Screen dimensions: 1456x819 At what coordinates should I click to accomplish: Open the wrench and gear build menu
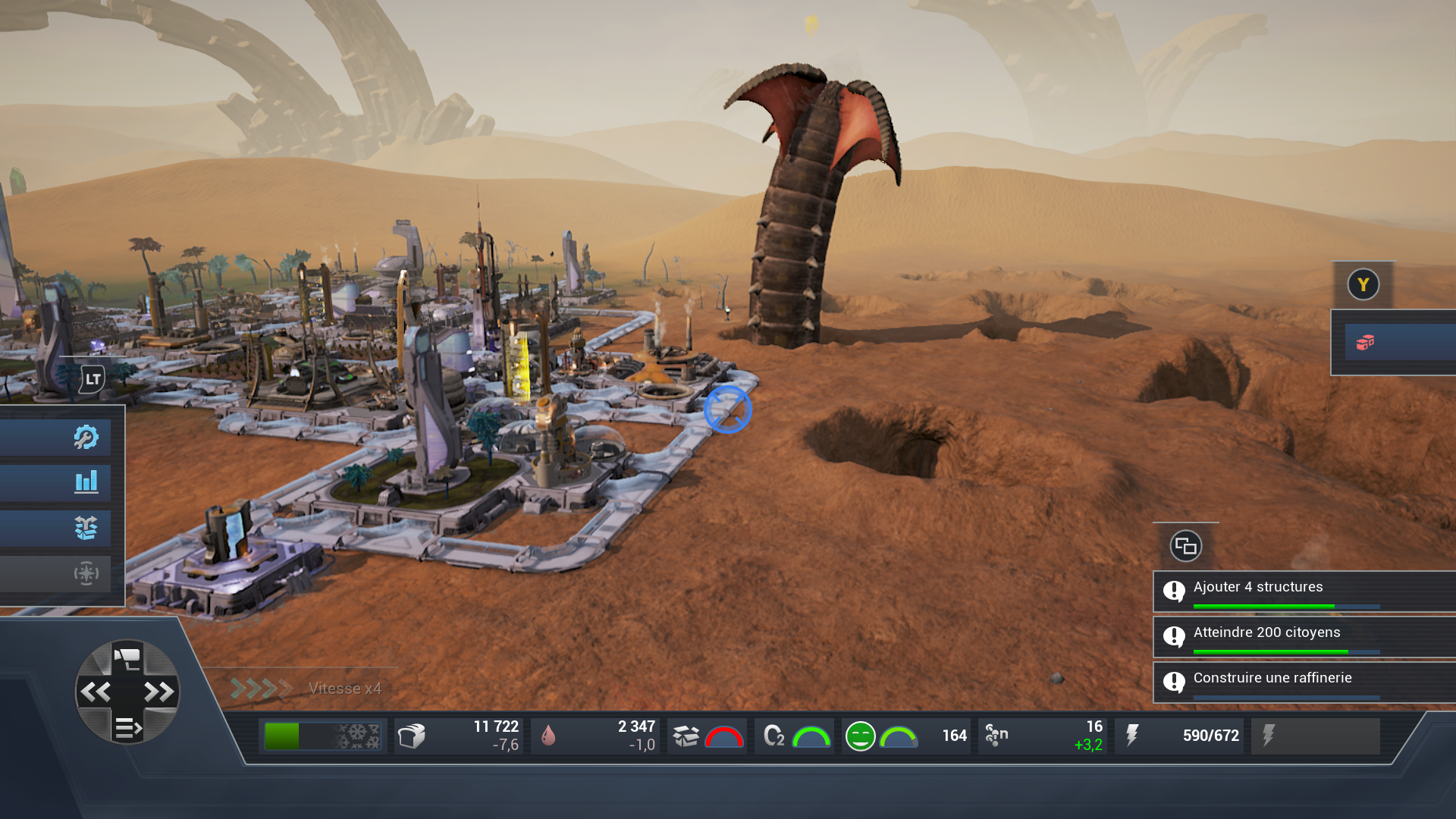(86, 437)
